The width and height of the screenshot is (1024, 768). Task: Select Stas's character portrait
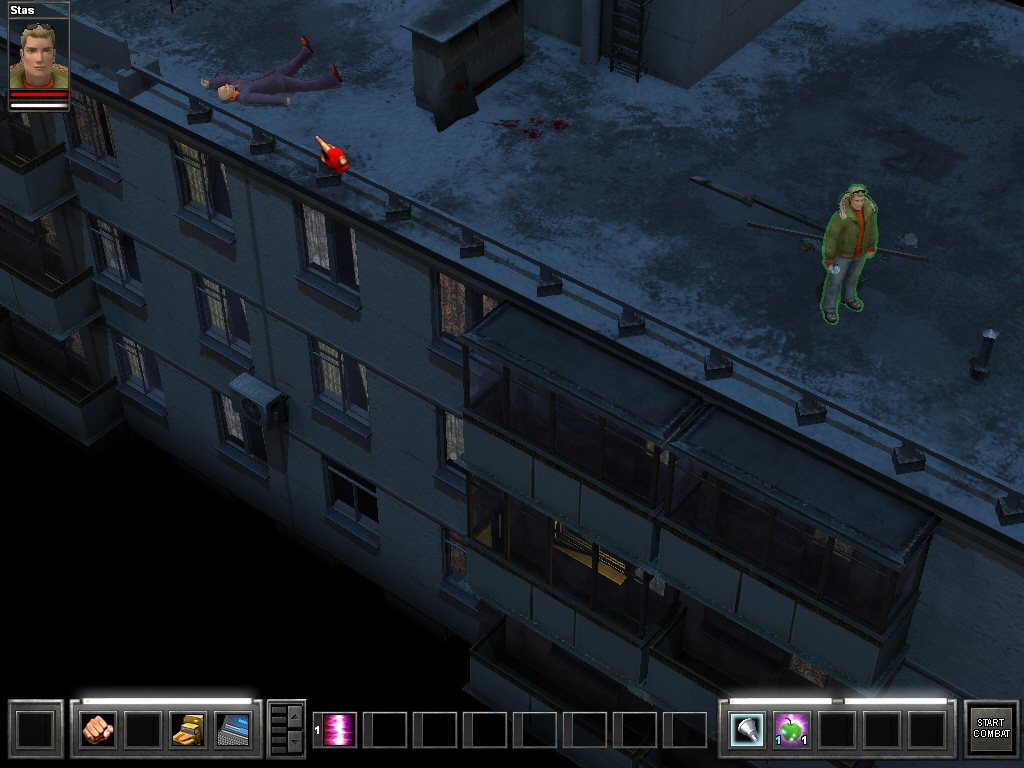coord(39,55)
